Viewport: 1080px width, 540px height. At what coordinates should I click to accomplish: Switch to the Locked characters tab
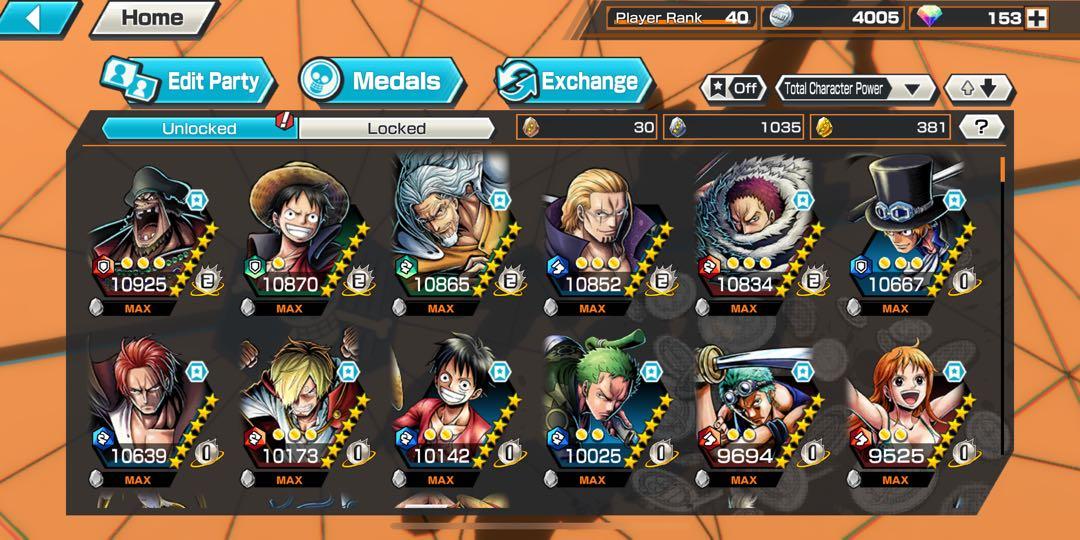(396, 128)
